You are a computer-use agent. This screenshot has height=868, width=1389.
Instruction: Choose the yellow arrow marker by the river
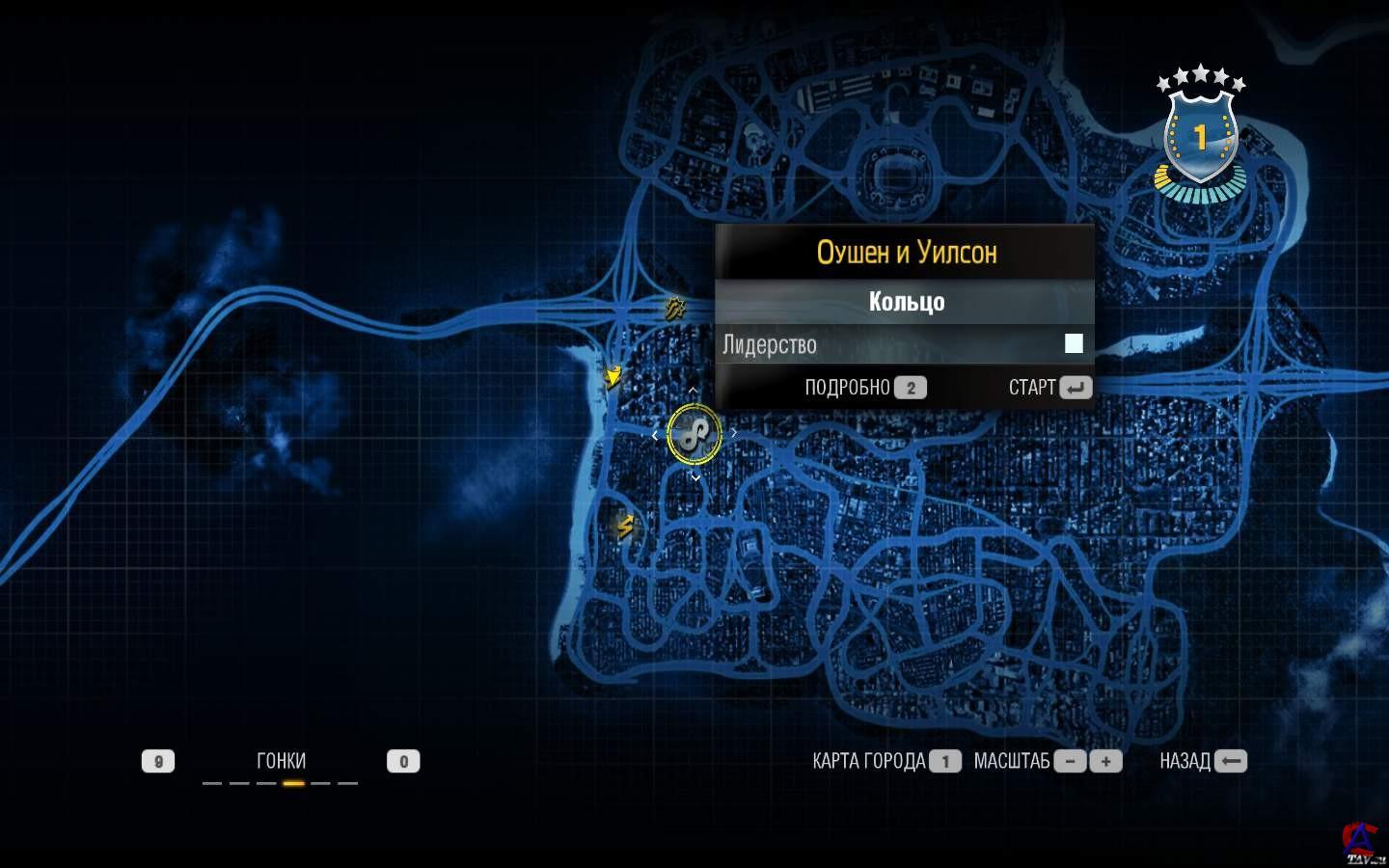[613, 376]
